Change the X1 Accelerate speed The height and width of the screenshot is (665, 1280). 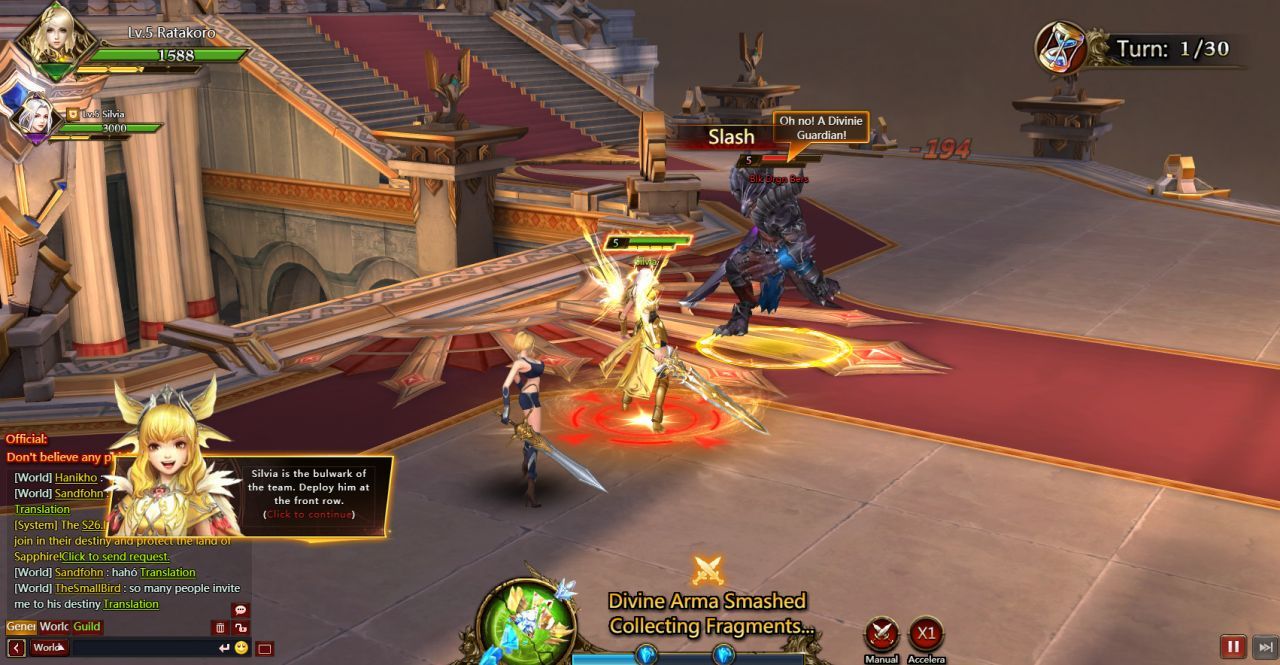coord(926,635)
